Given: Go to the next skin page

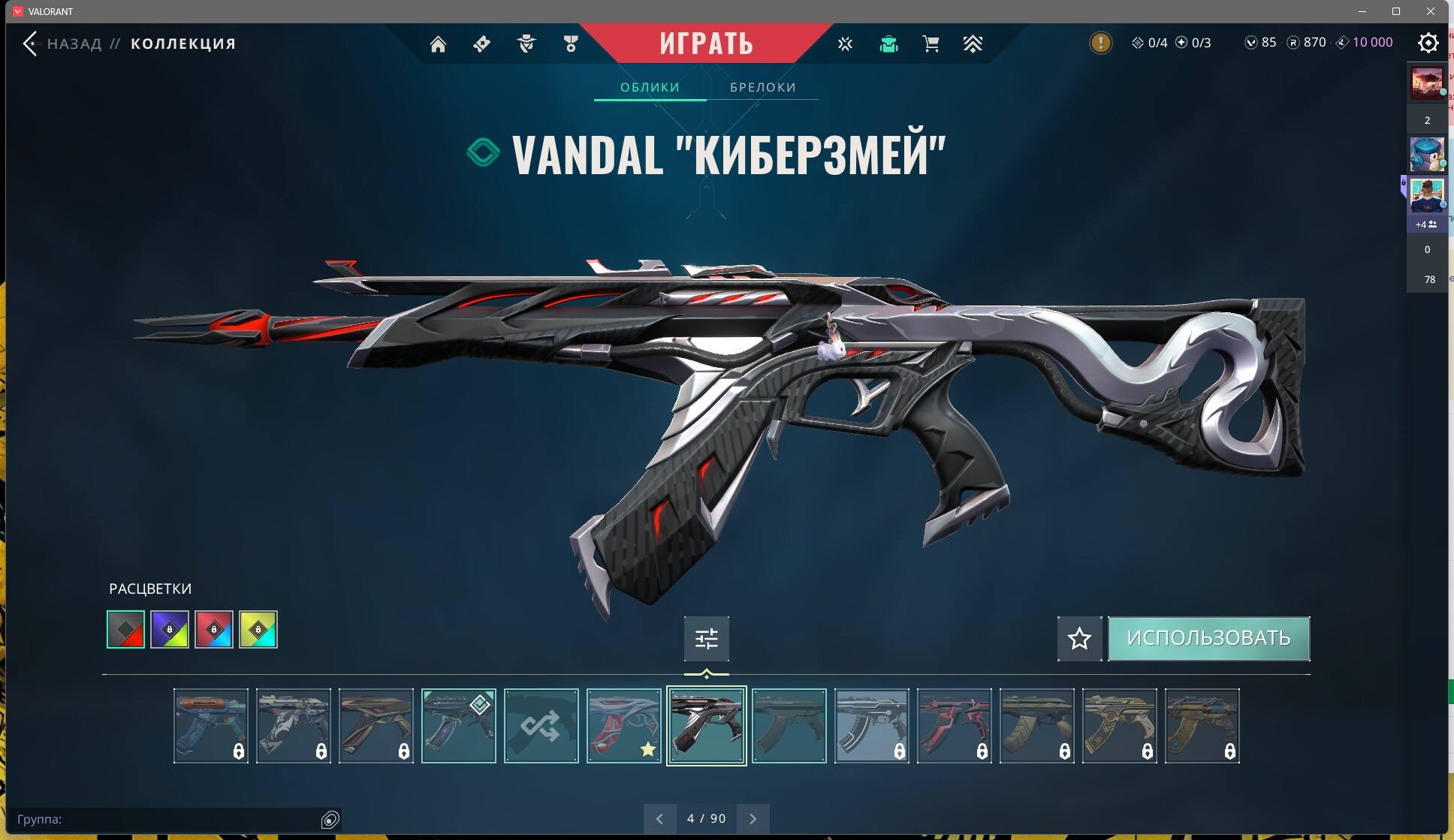Looking at the screenshot, I should pos(753,819).
